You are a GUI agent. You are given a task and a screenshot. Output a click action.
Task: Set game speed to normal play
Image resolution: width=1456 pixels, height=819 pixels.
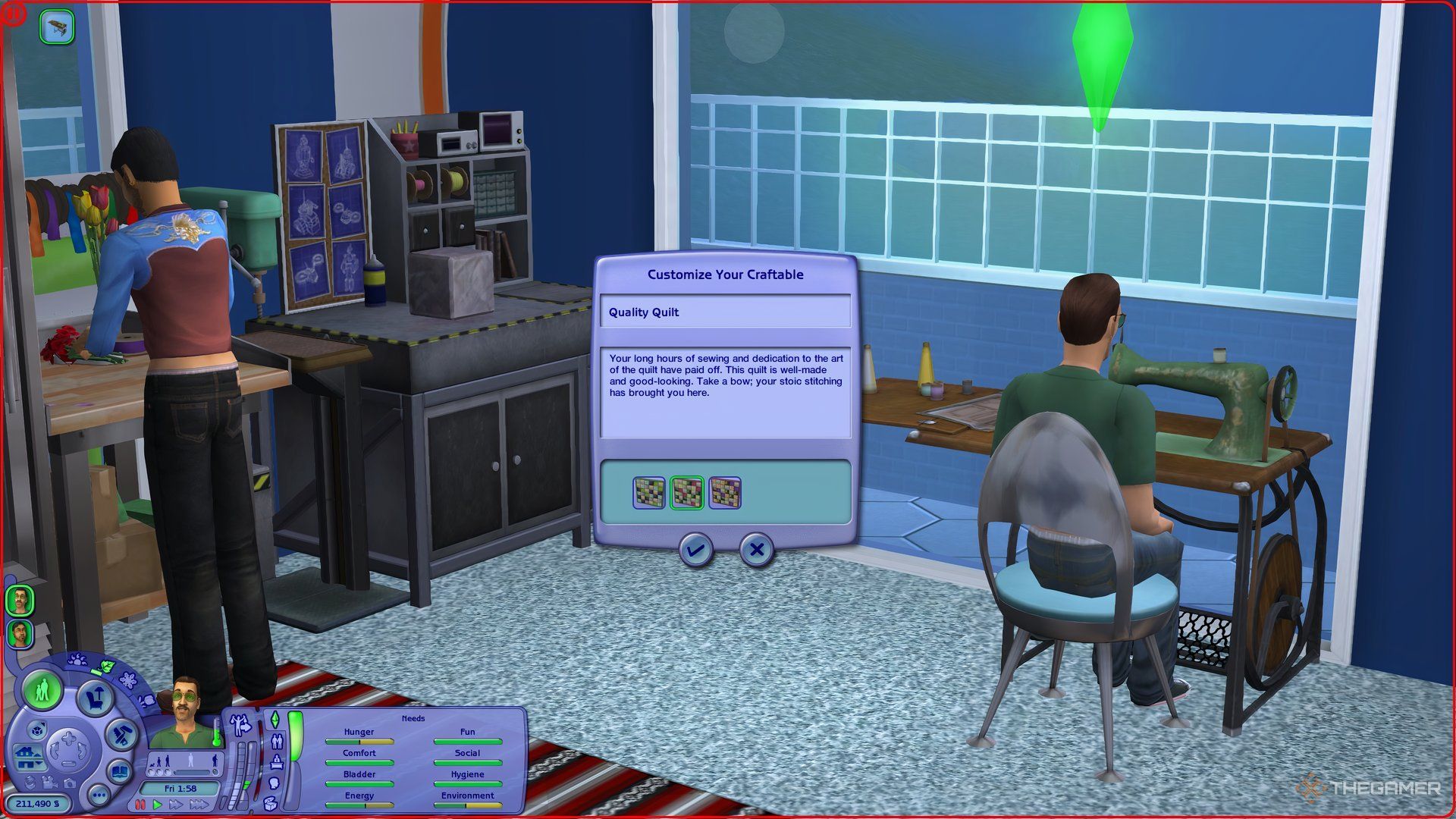click(158, 805)
